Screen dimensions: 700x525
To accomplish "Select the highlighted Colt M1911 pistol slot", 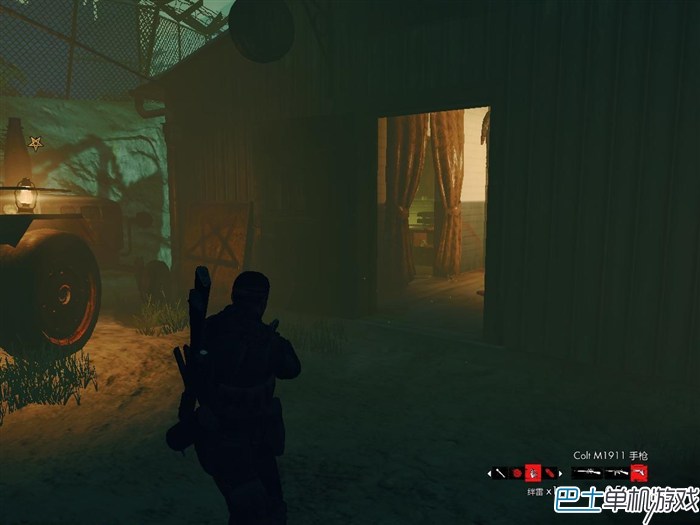I will coord(638,472).
